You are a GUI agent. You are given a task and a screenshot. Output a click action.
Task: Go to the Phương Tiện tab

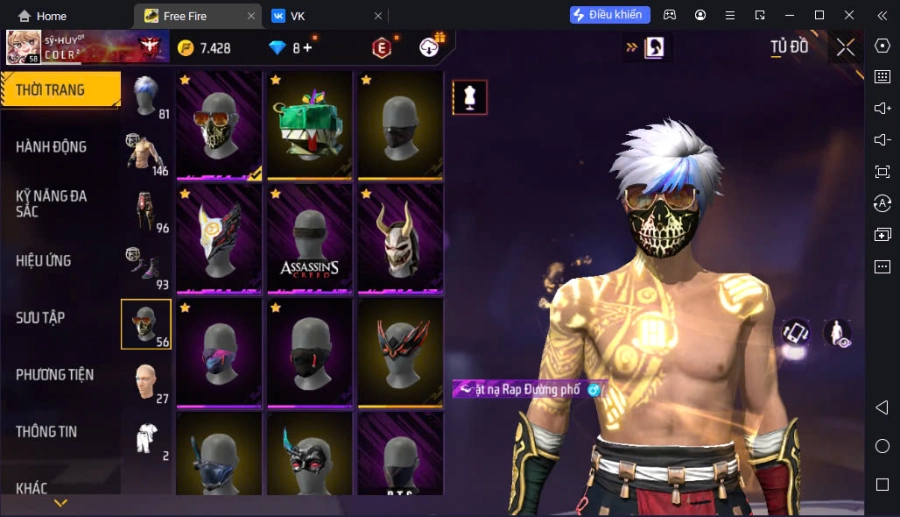(x=55, y=375)
